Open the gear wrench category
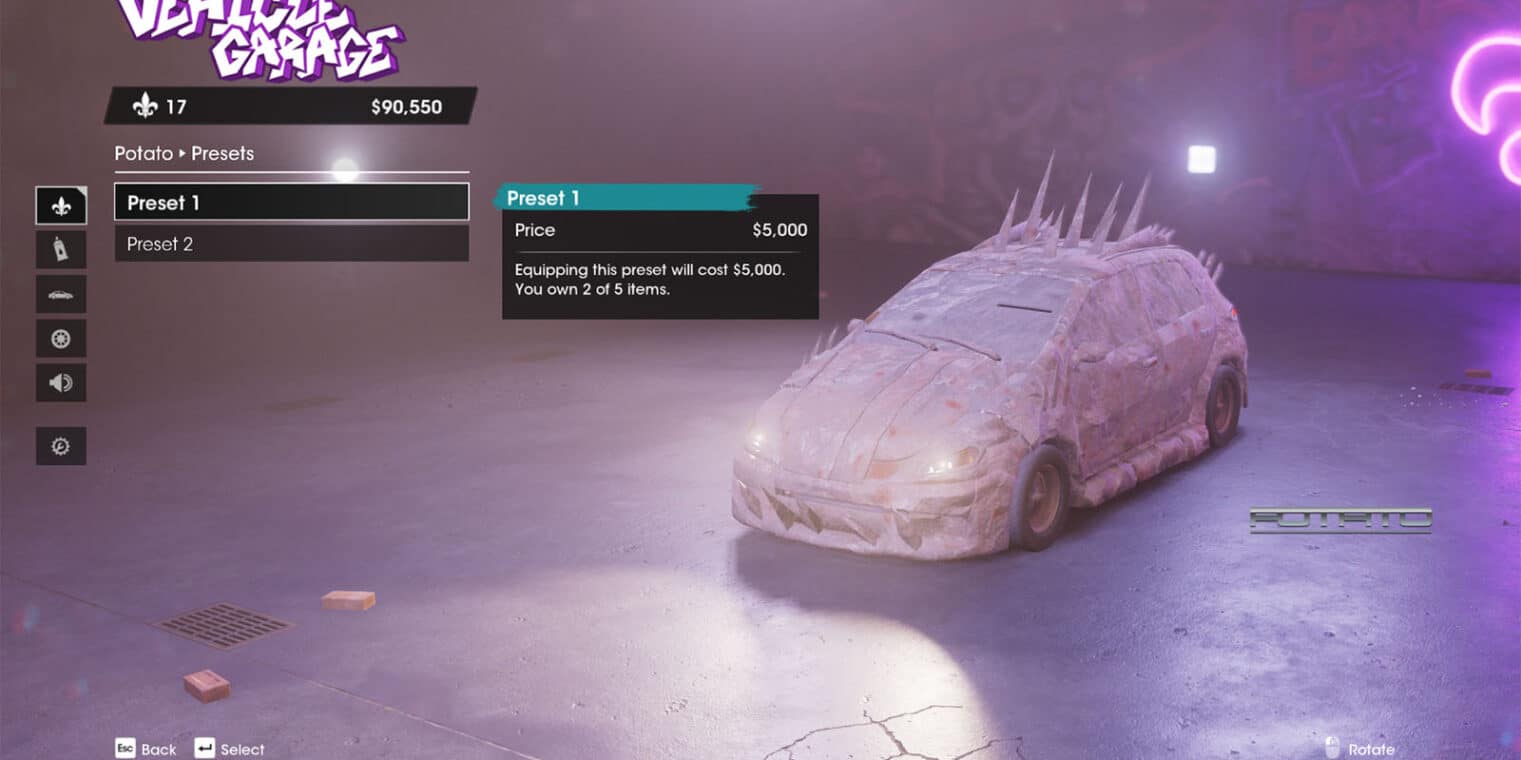 click(61, 446)
